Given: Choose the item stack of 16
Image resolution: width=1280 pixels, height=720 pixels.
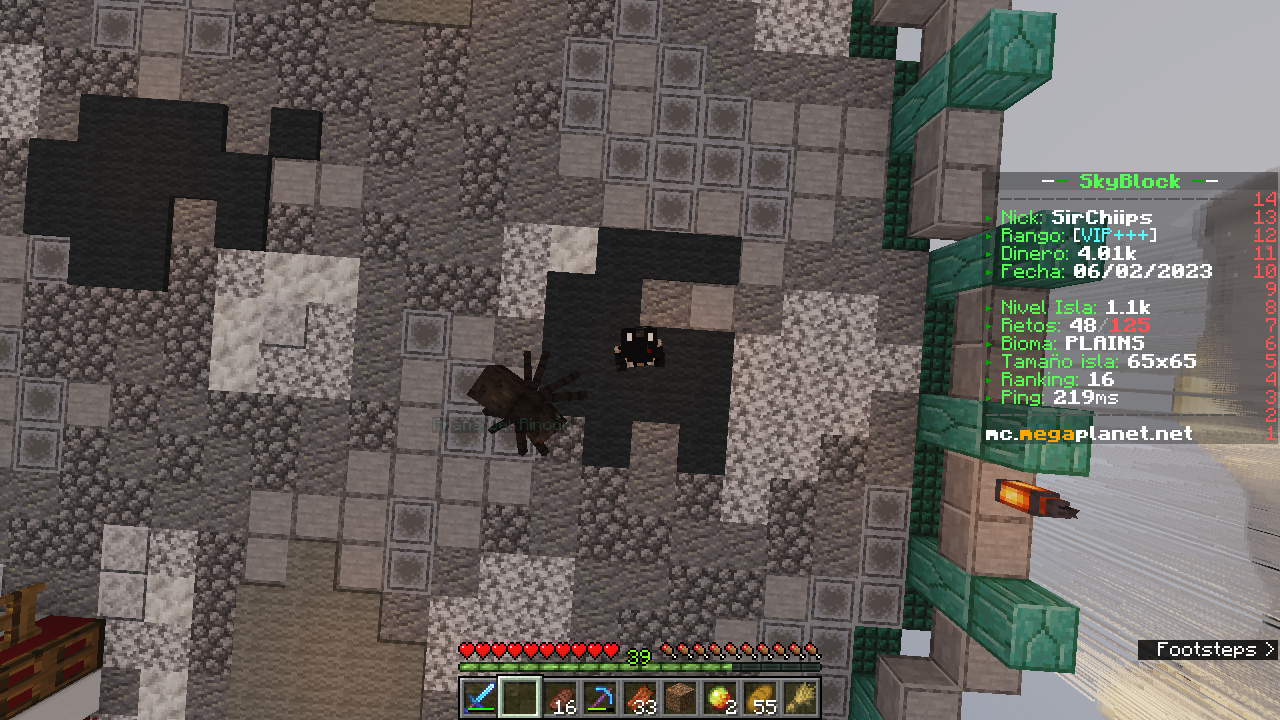Looking at the screenshot, I should tap(561, 696).
